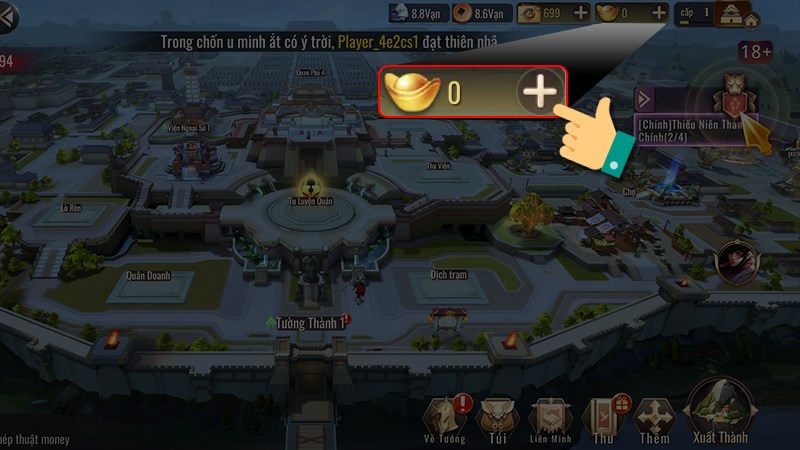Select the Quân Doanh barracks label

(148, 276)
